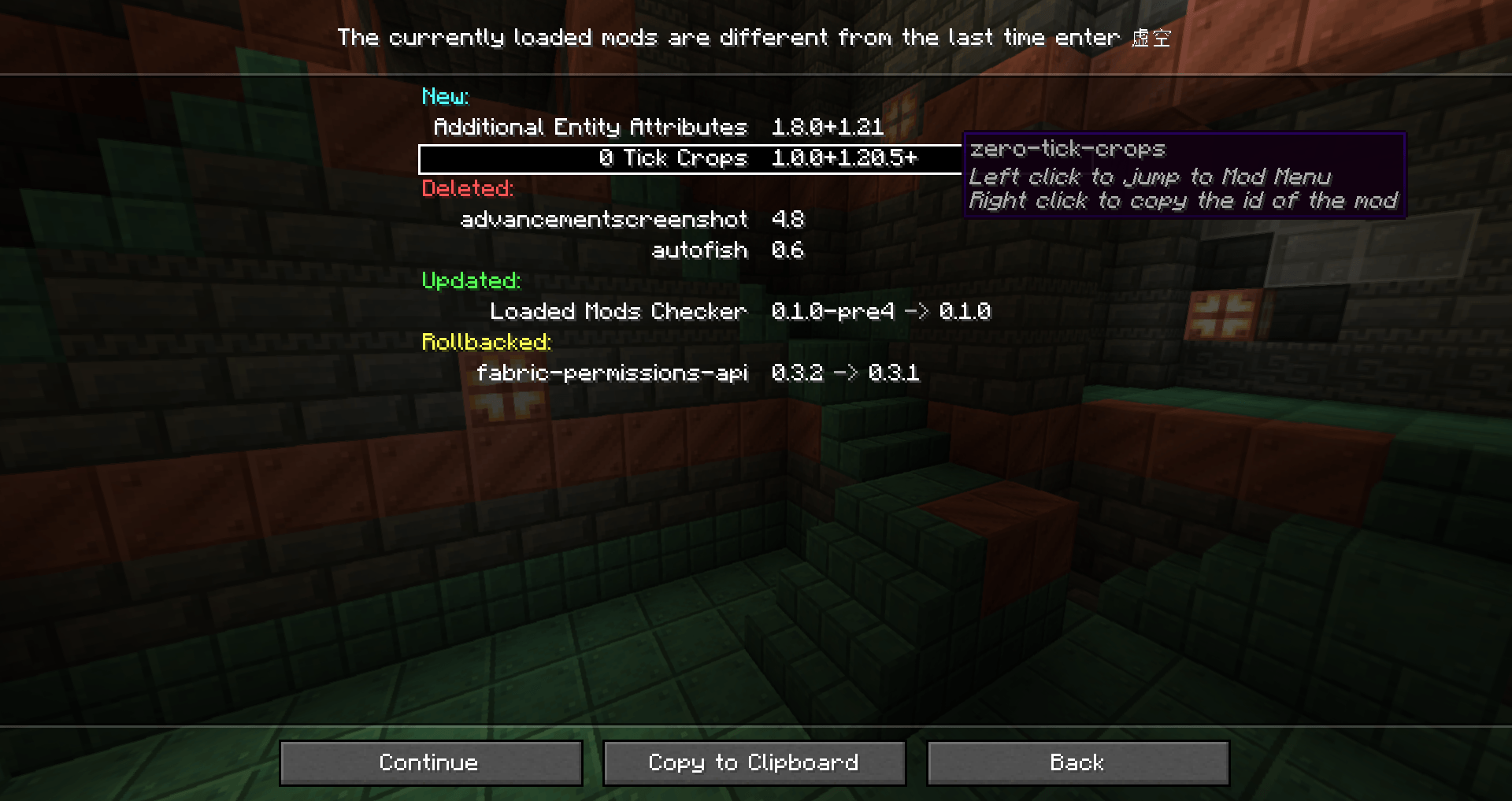Select advancementscreenshot under Deleted
This screenshot has width=1512, height=801.
tap(603, 219)
